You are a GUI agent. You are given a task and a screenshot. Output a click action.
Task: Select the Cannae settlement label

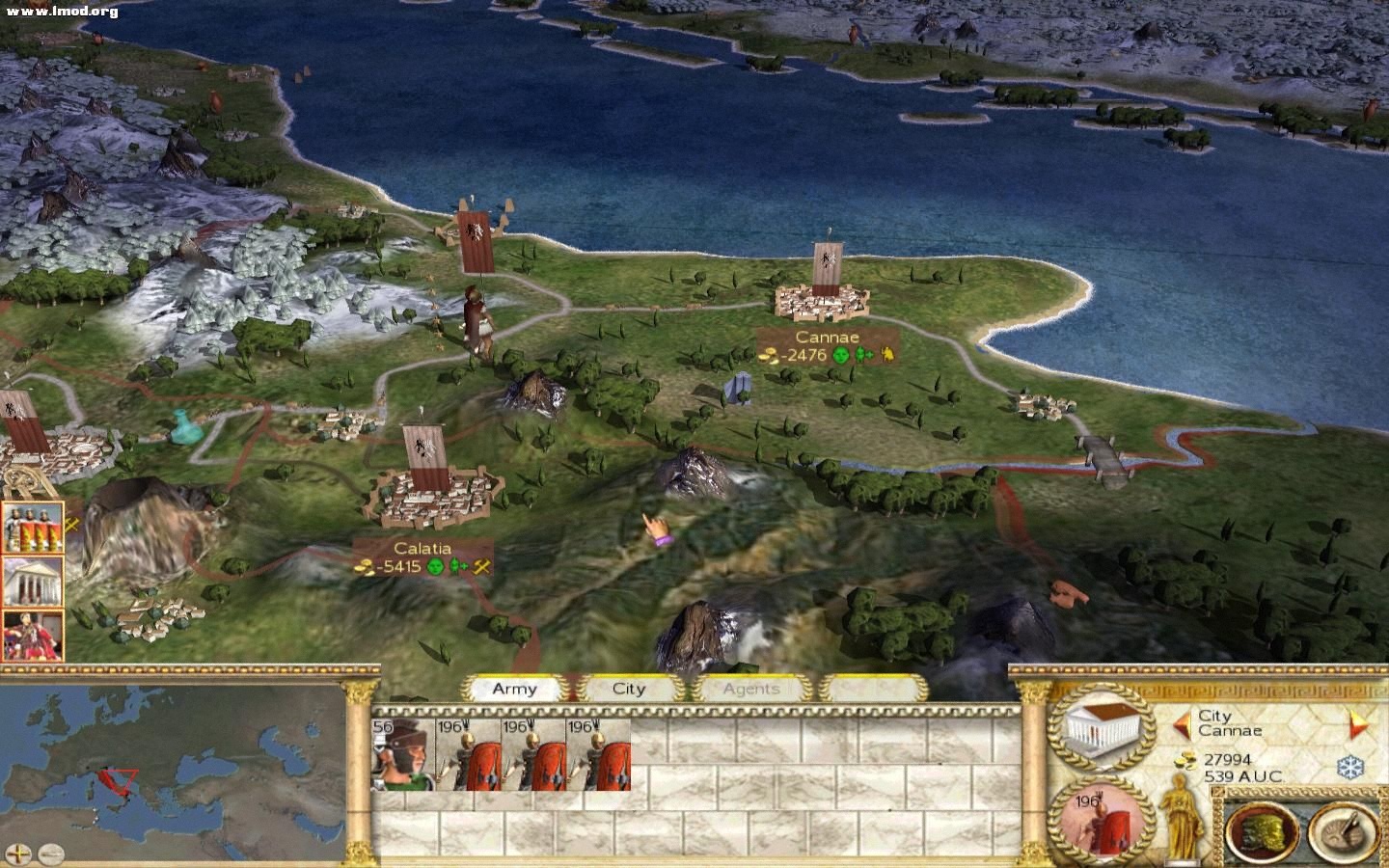coord(827,346)
